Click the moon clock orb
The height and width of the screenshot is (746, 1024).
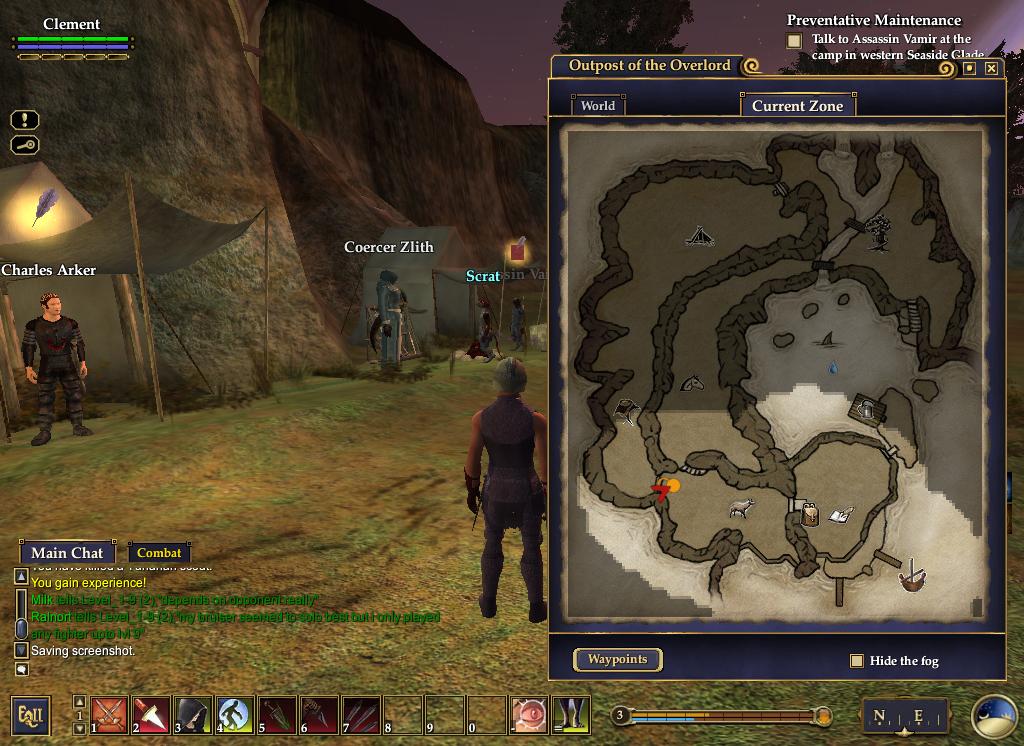(994, 716)
